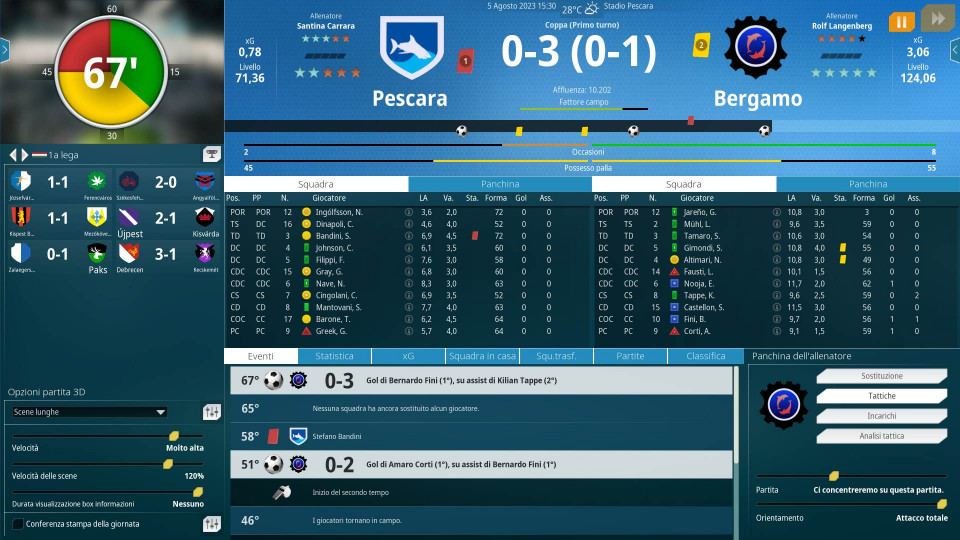Open the Squ.trasf. tab
The height and width of the screenshot is (540, 960).
tap(556, 356)
